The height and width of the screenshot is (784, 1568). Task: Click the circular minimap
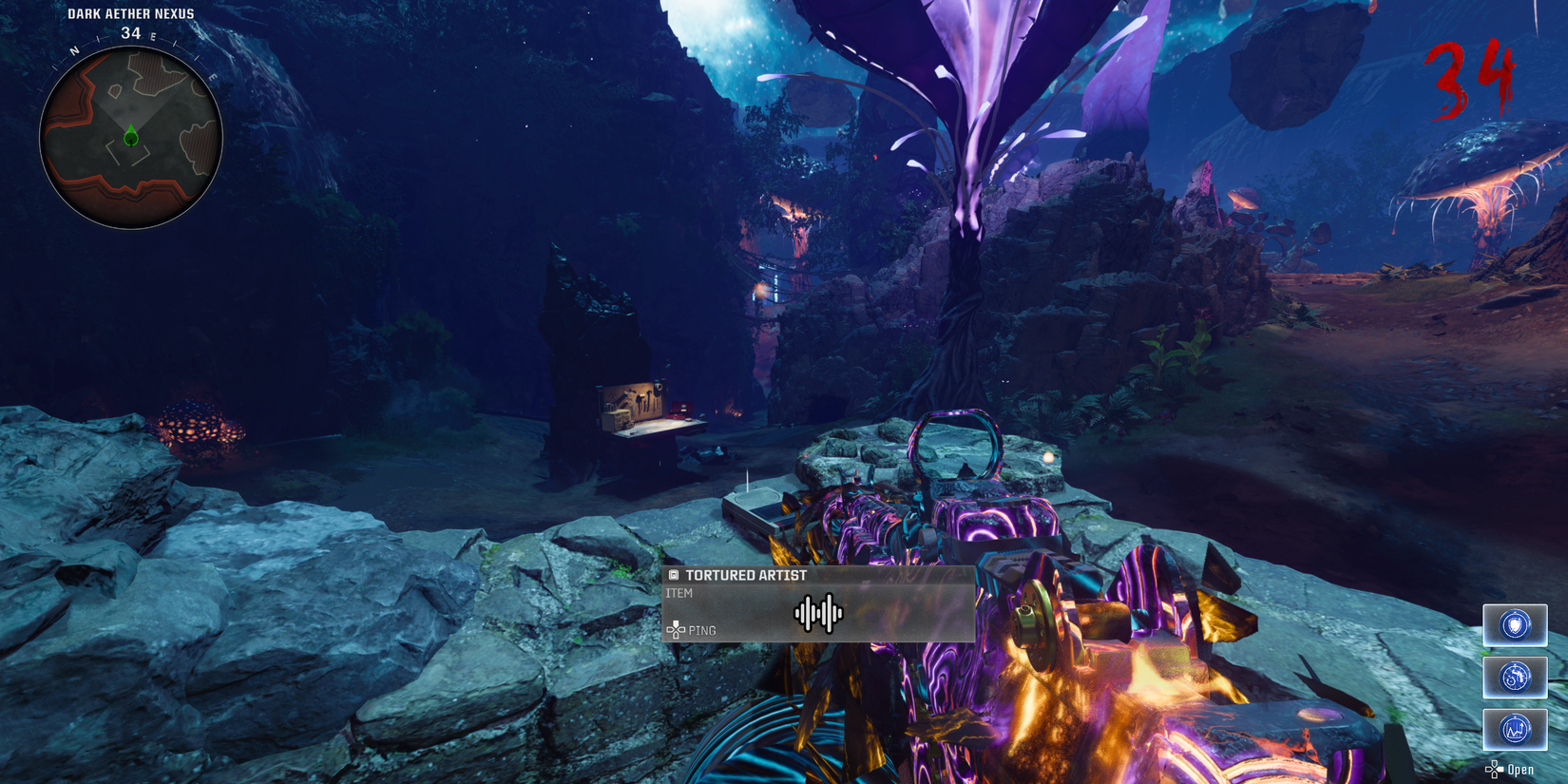tap(131, 138)
